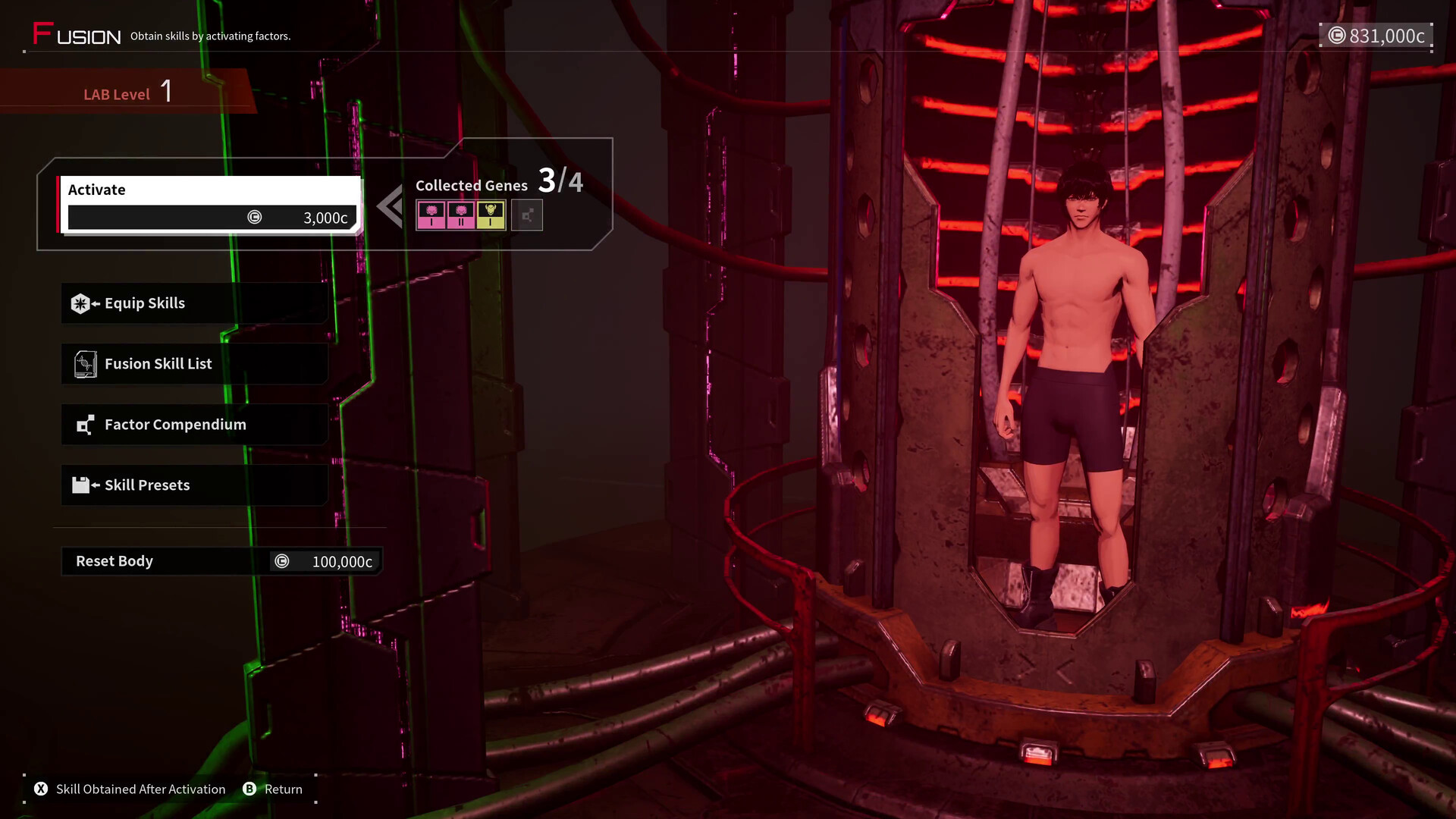Screen dimensions: 1456x819
Task: Open the Factor Compendium node icon
Action: 85,424
